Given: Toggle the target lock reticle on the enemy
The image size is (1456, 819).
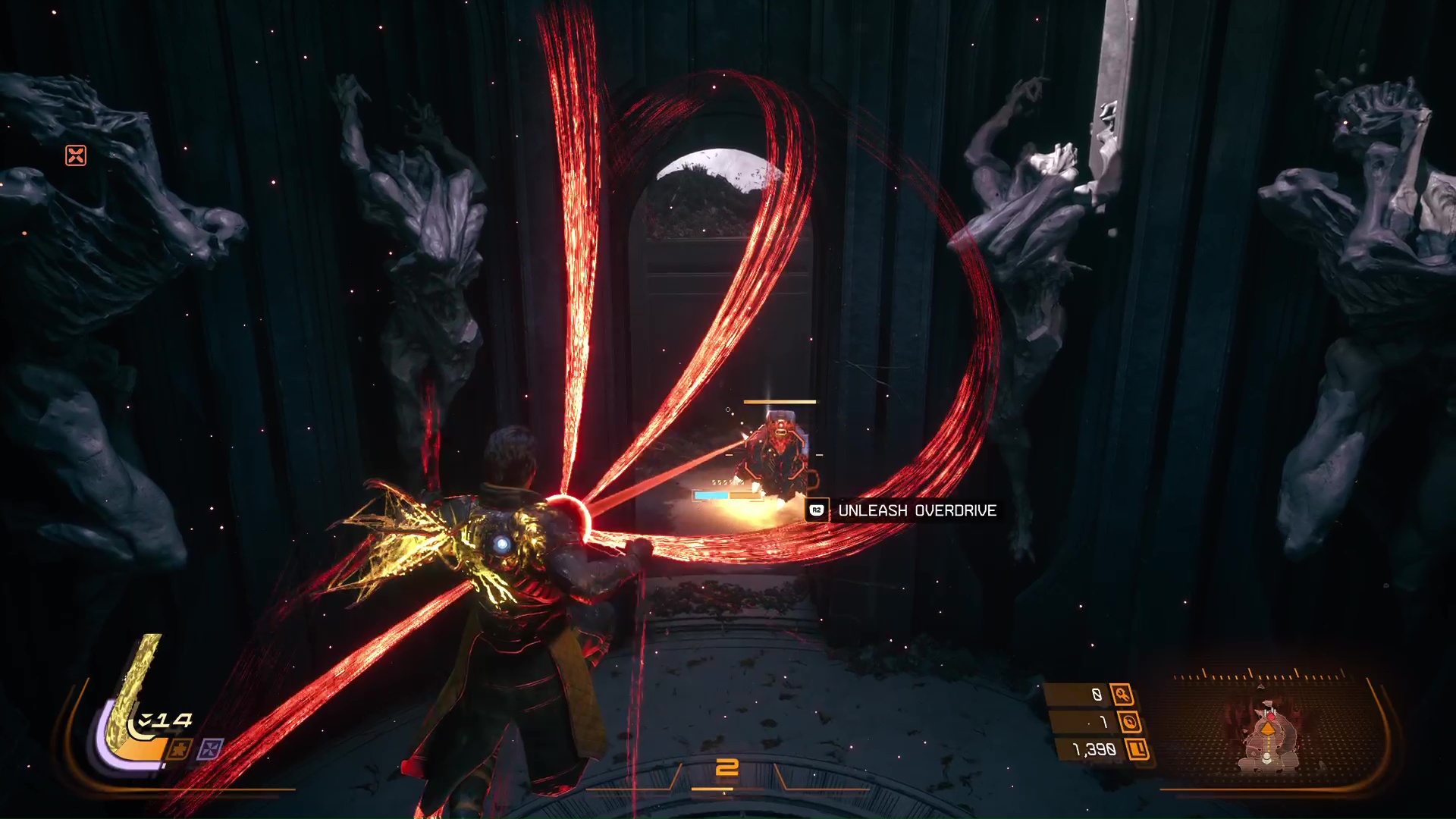Looking at the screenshot, I should [773, 455].
